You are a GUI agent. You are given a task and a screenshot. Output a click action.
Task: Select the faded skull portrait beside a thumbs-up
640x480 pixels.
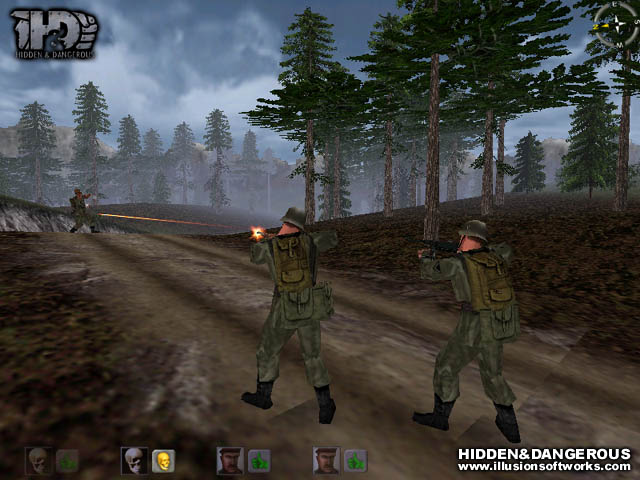38,460
